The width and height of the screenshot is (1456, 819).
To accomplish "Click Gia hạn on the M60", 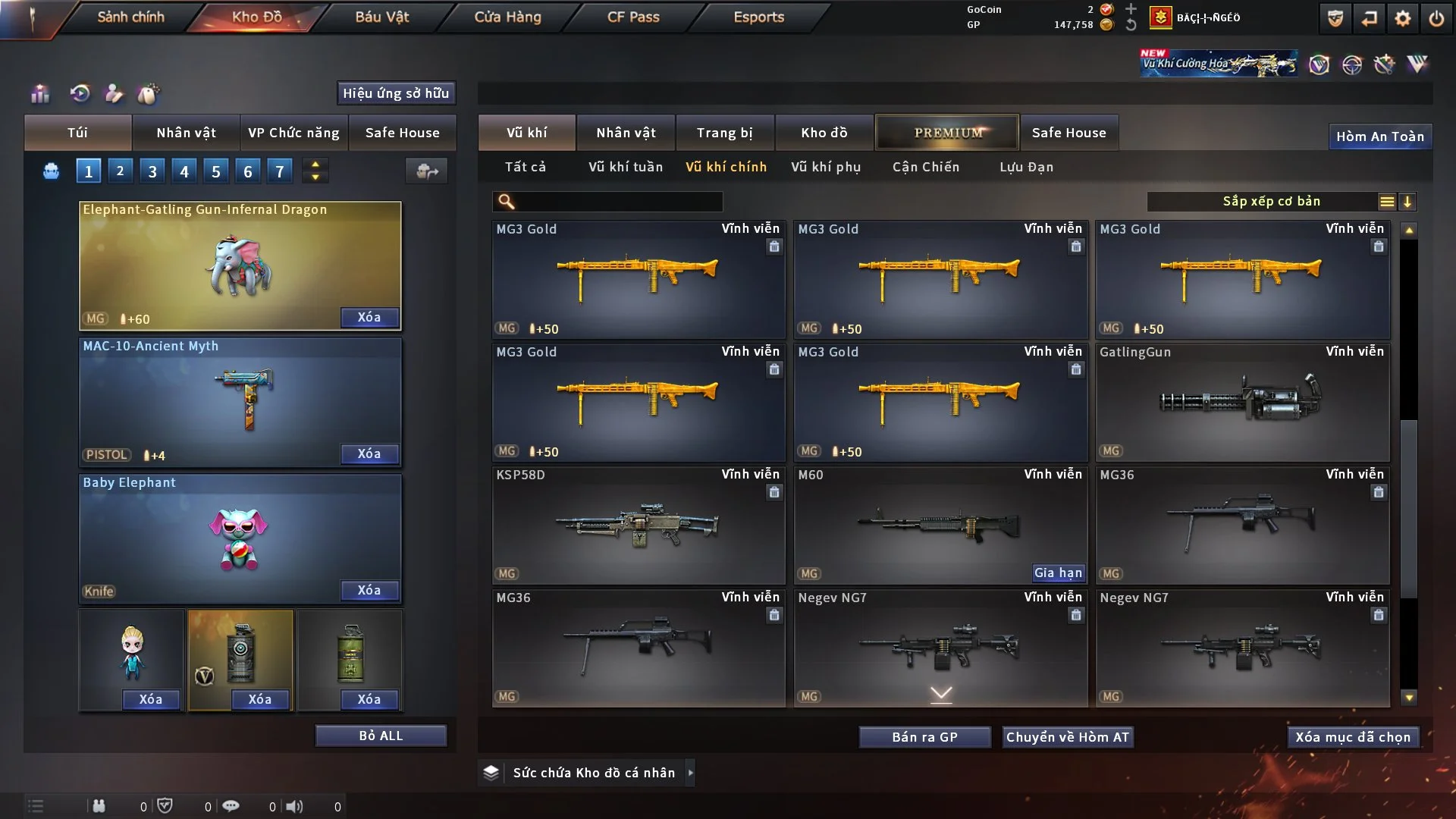I will pos(1059,573).
